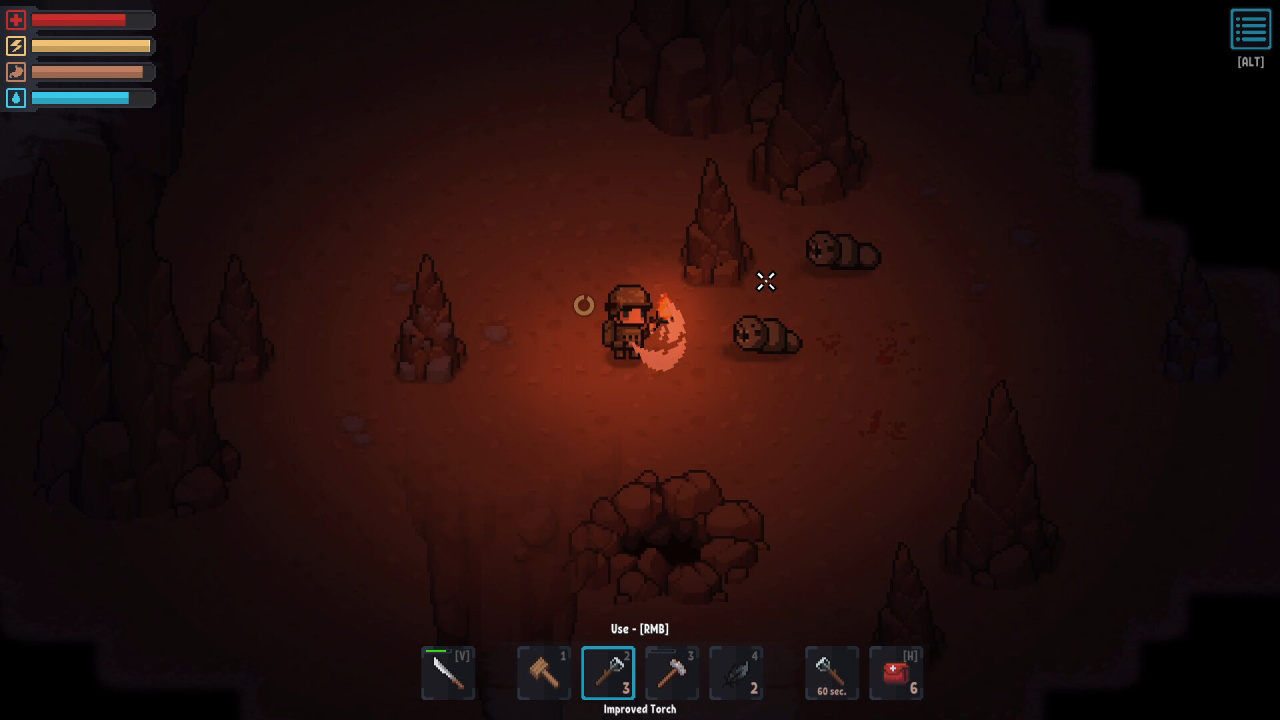
Task: Equip the stone hammer in slot 3
Action: [x=672, y=673]
